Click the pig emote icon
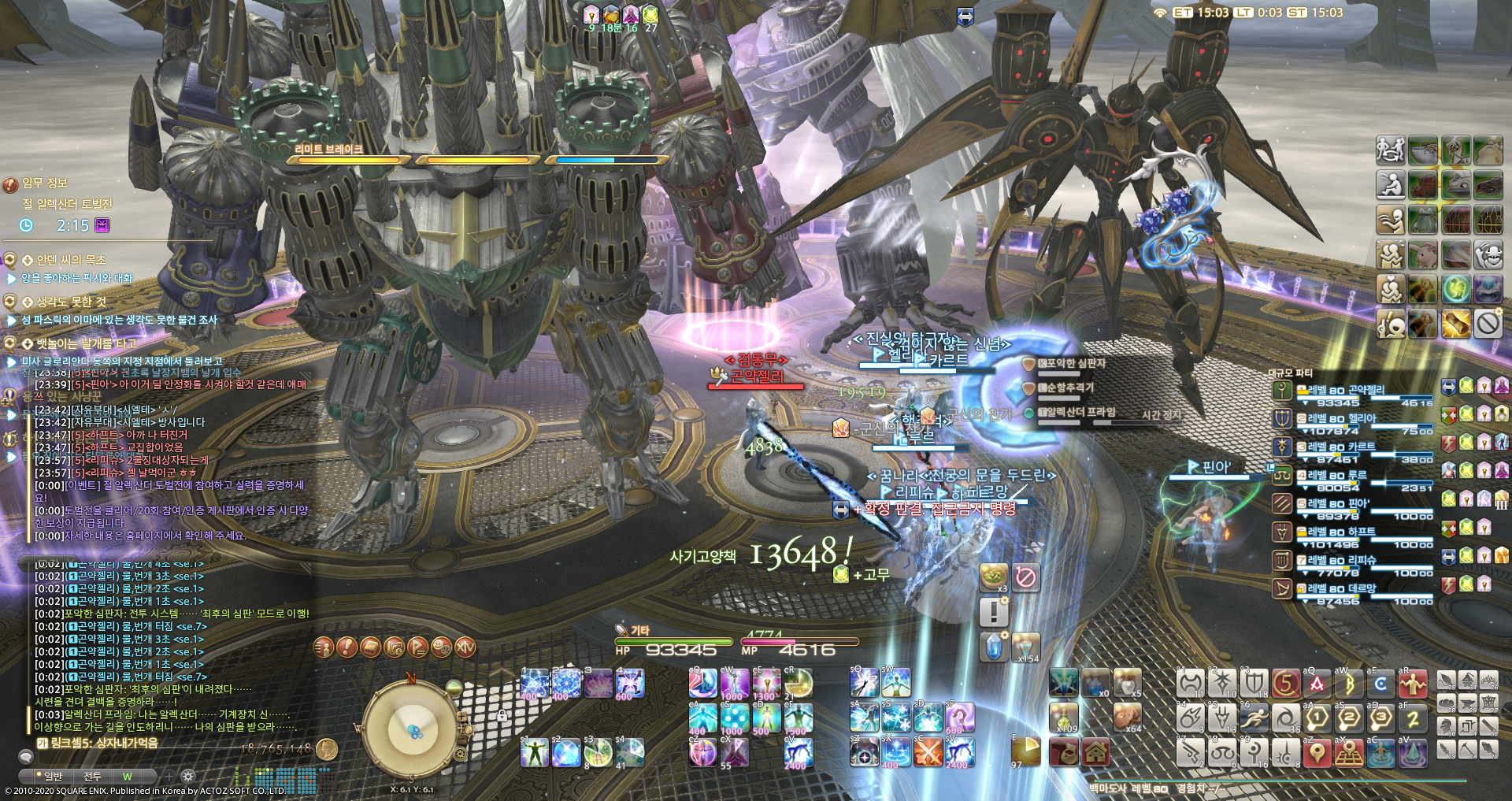The width and height of the screenshot is (1512, 801). [x=1423, y=255]
